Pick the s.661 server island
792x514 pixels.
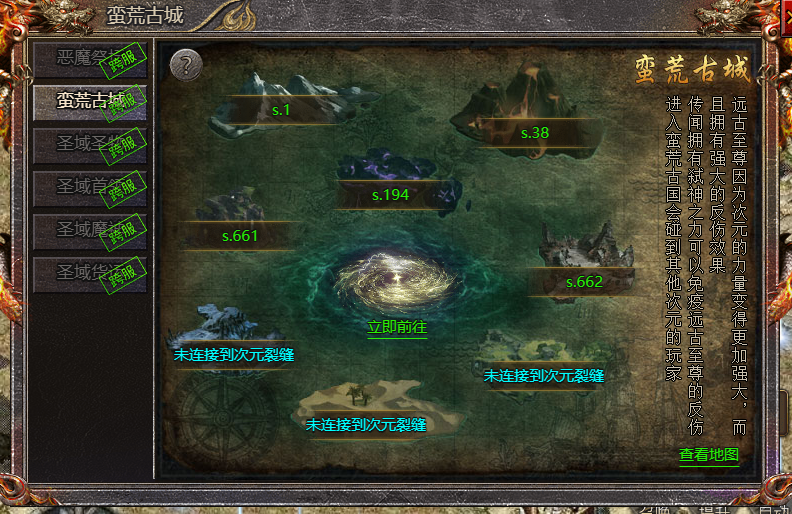click(x=240, y=236)
